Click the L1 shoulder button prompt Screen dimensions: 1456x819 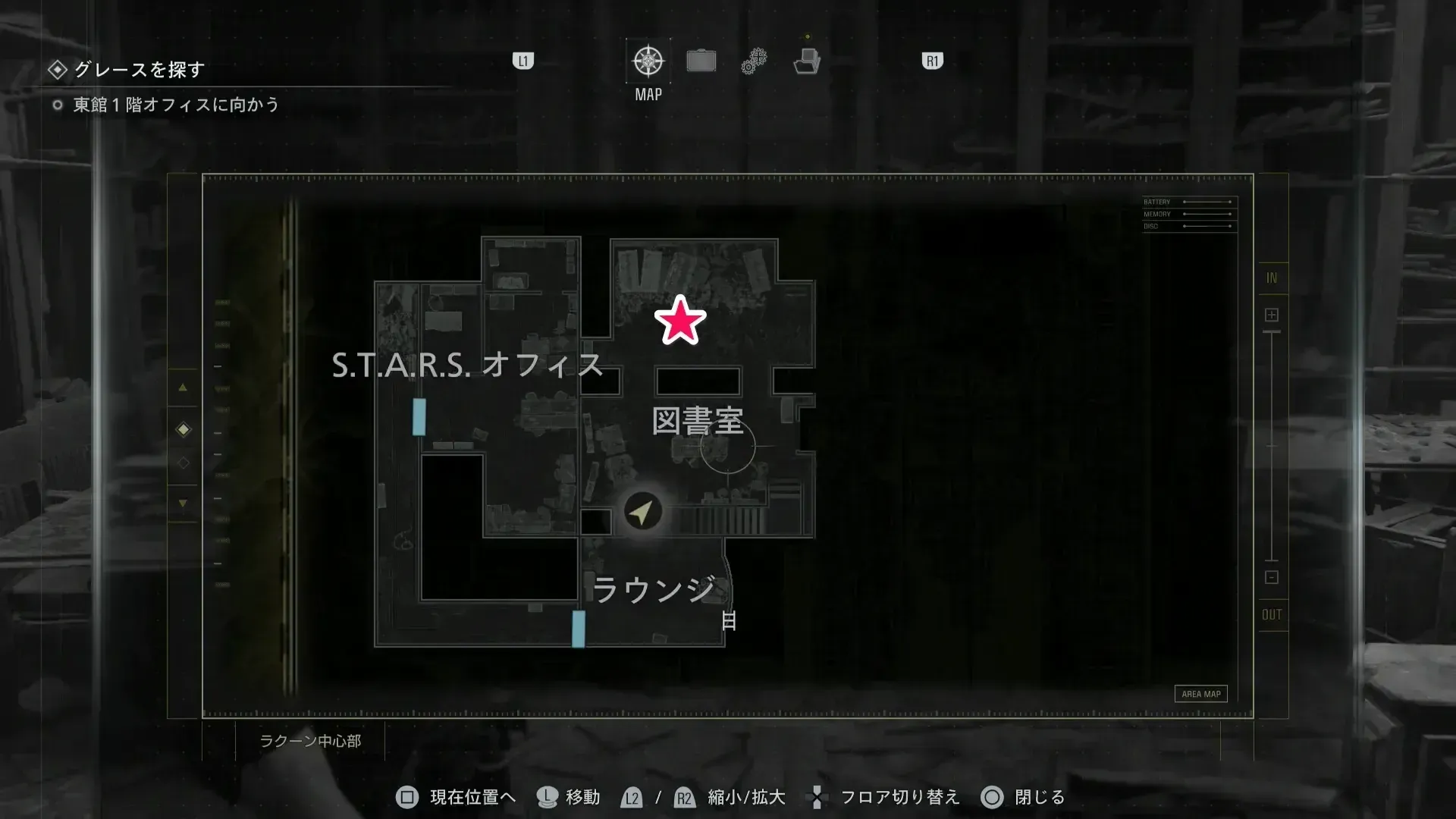[x=522, y=60]
